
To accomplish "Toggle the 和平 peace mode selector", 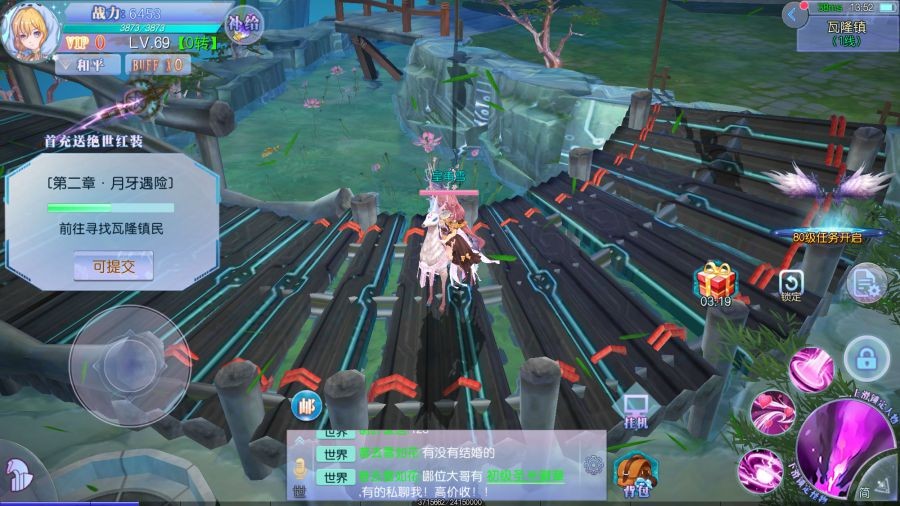I will pyautogui.click(x=85, y=64).
